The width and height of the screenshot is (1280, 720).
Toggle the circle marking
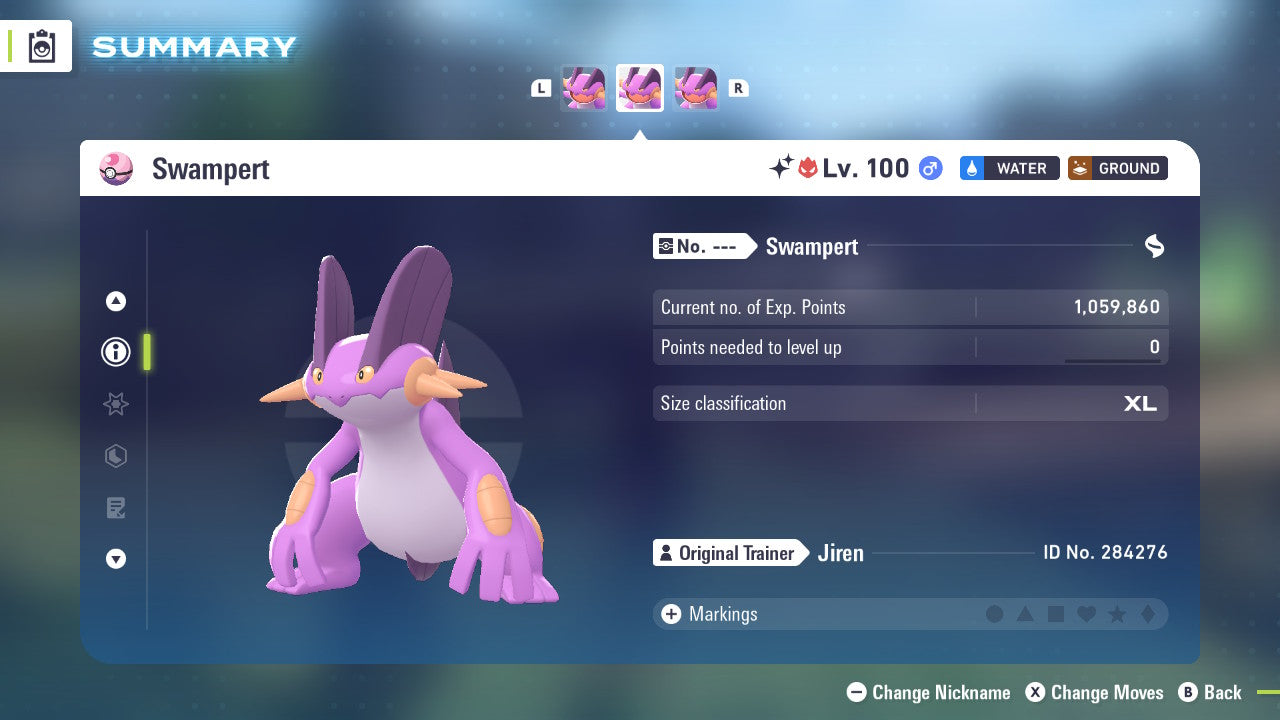(x=995, y=614)
